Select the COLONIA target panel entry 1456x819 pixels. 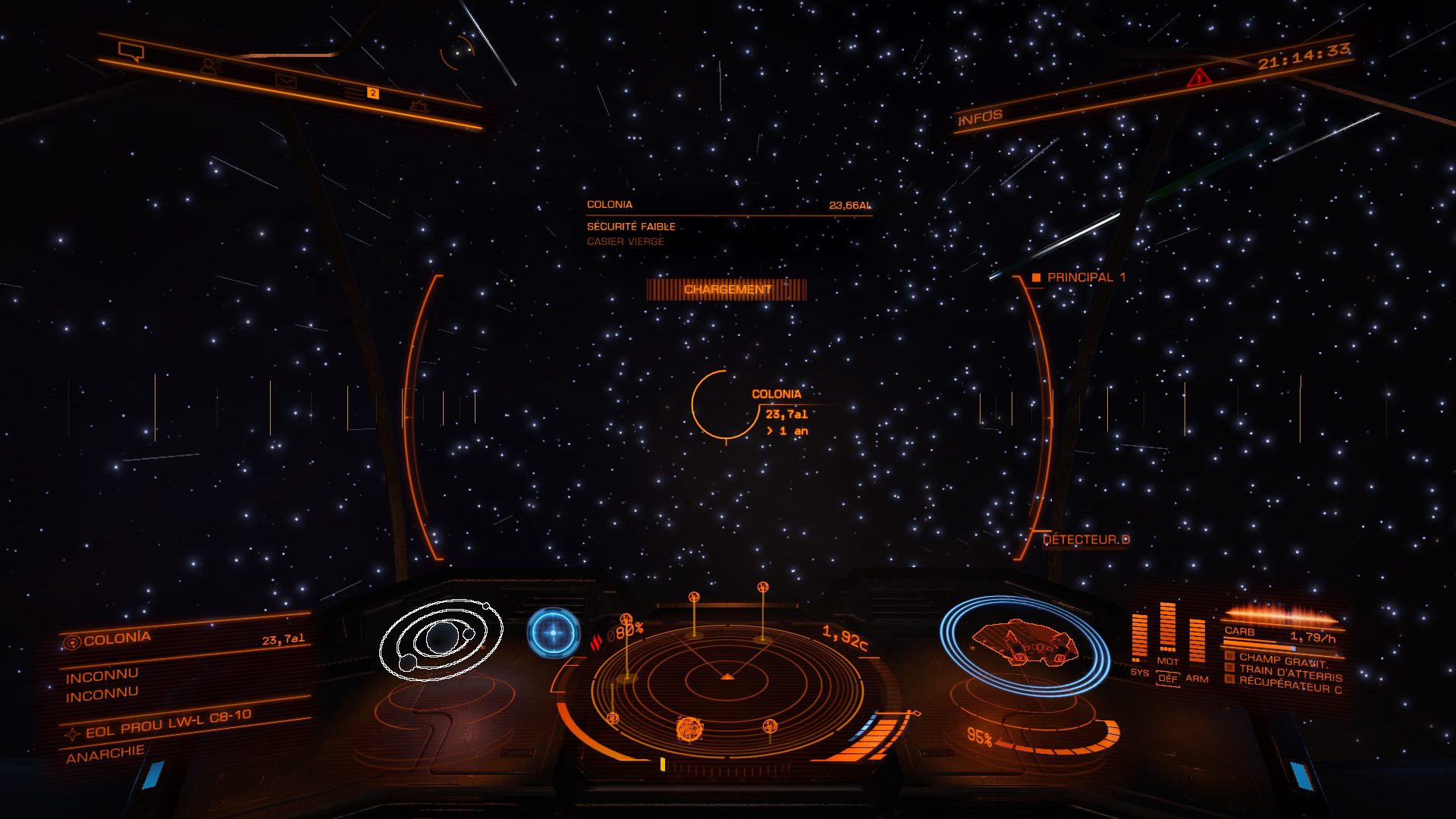[118, 639]
